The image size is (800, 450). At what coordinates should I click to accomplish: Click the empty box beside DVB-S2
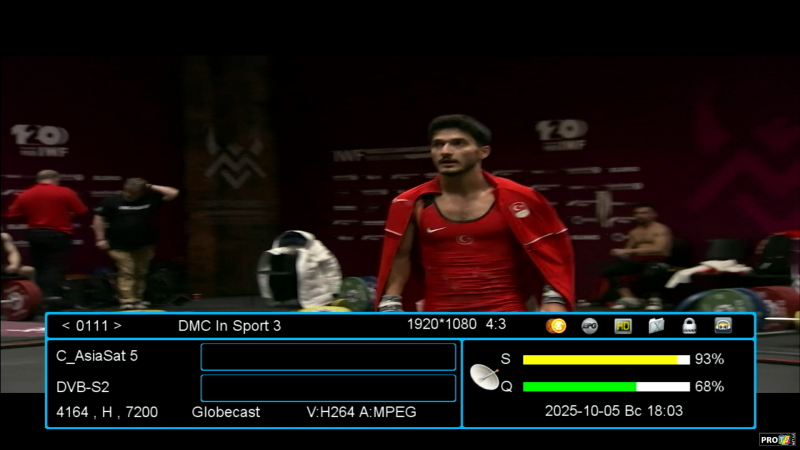coord(328,388)
